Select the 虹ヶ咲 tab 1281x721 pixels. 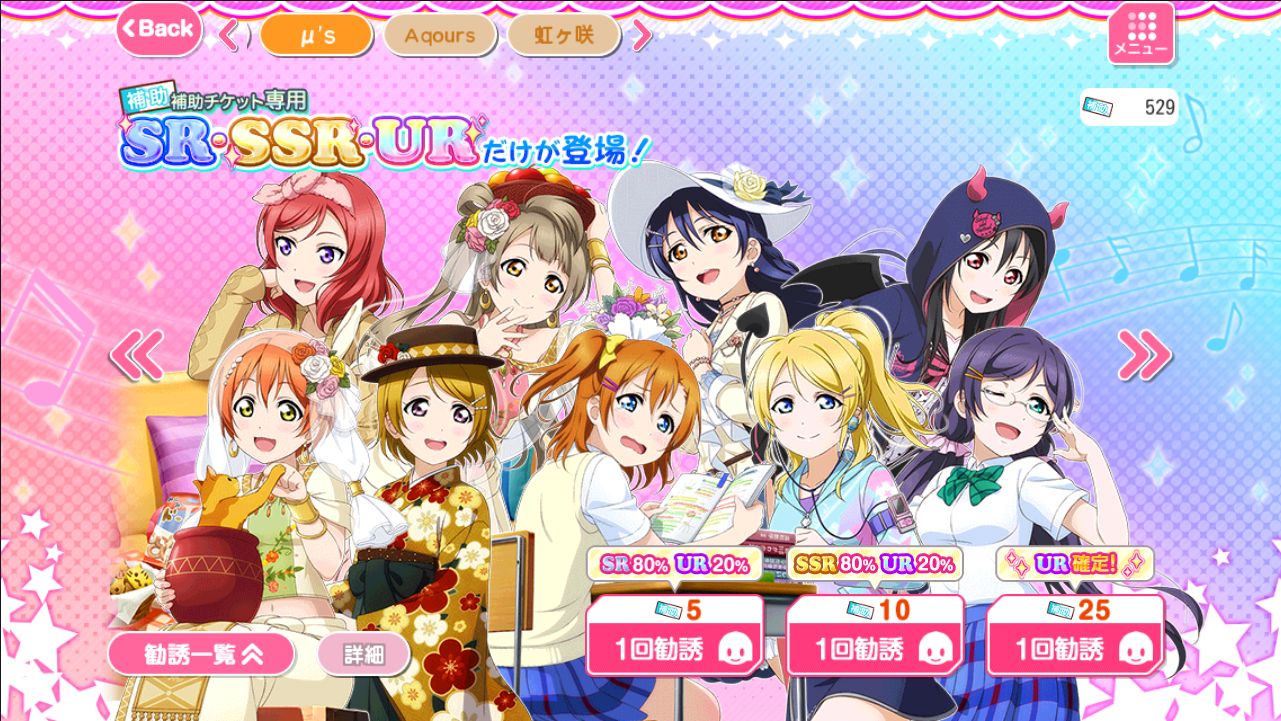[x=563, y=36]
